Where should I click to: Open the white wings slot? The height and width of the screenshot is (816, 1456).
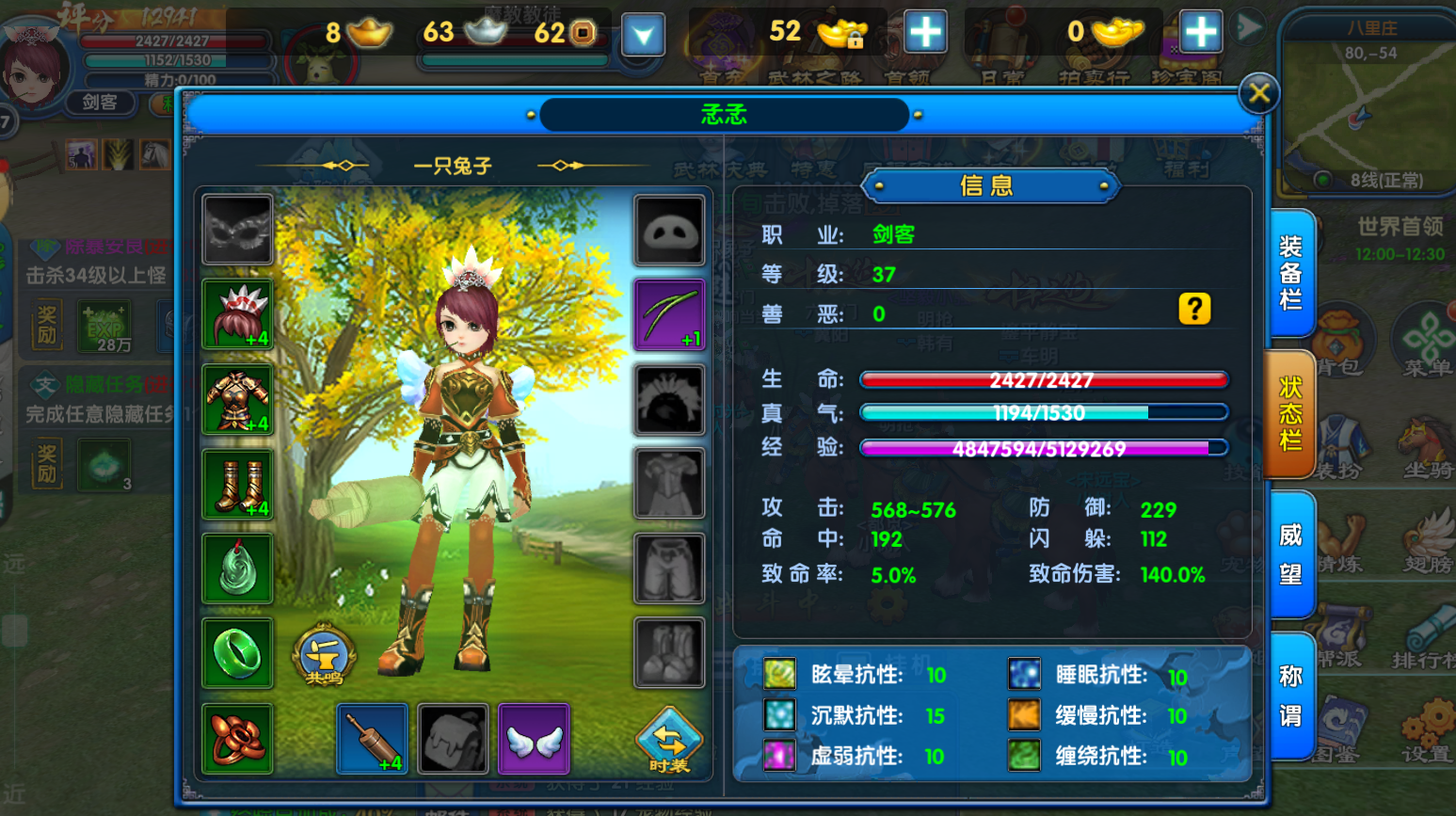point(534,739)
